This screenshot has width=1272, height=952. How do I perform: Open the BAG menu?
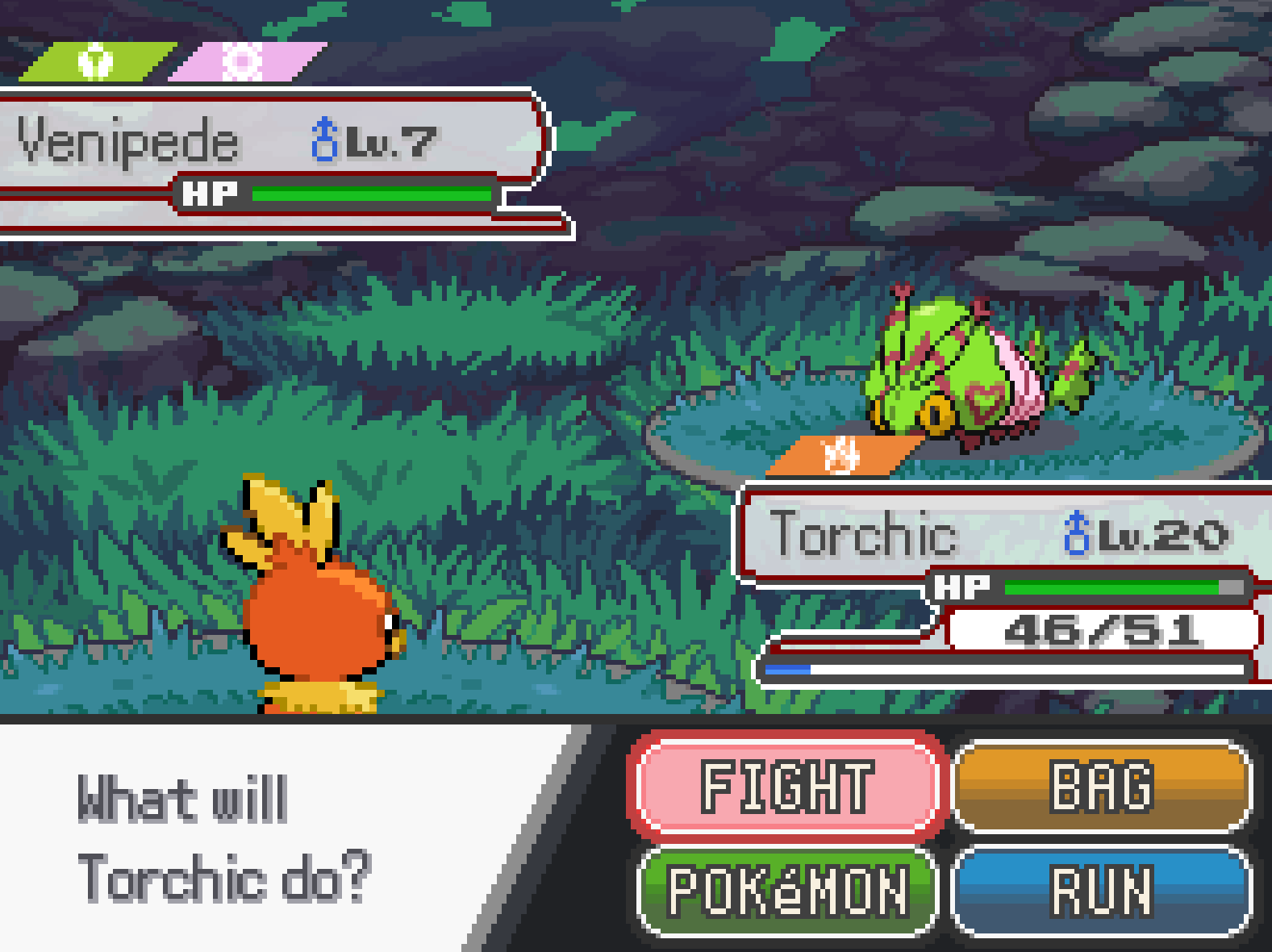click(1102, 786)
